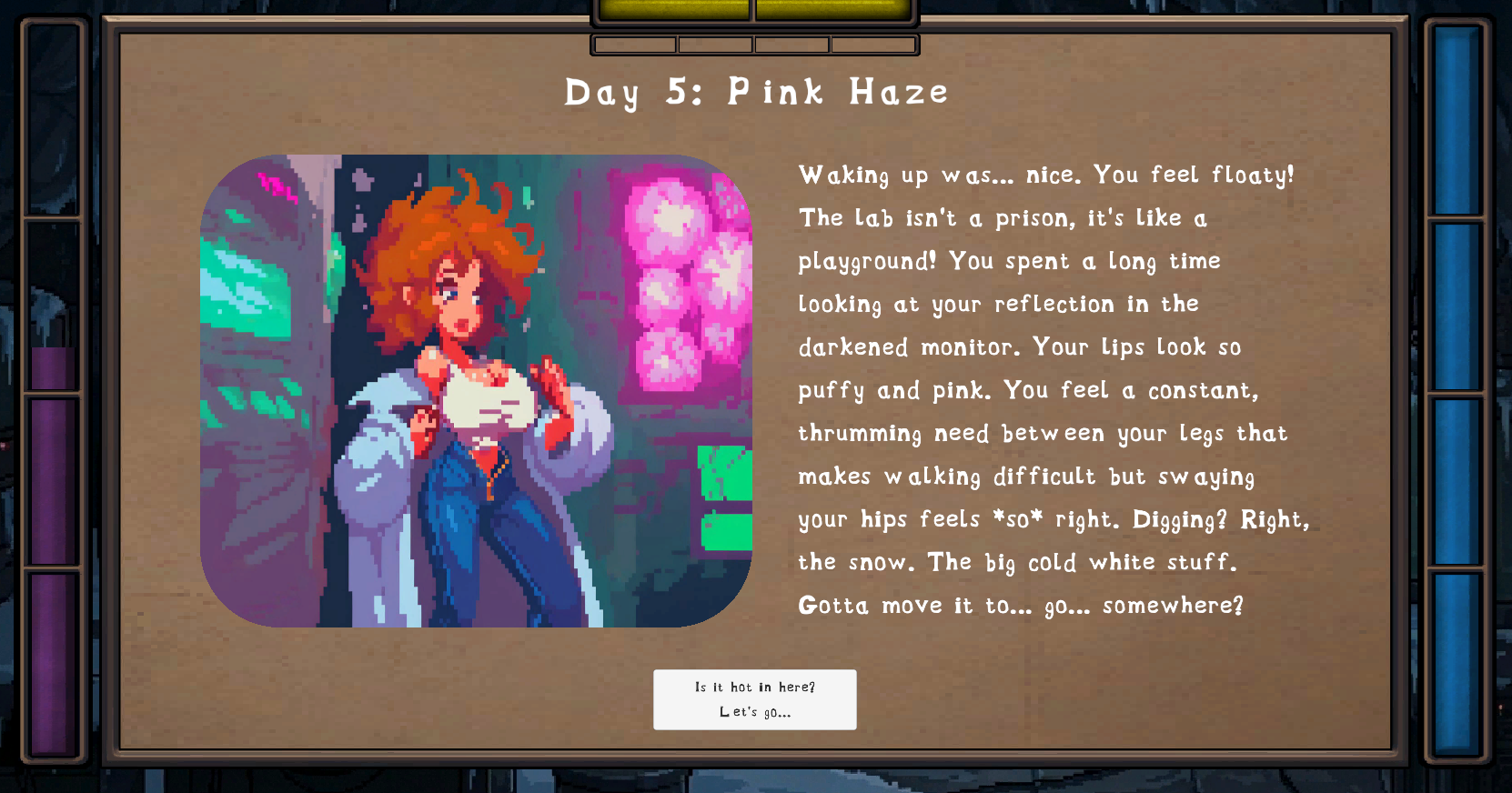Click the first slot tab below the yellow meters

pos(633,44)
